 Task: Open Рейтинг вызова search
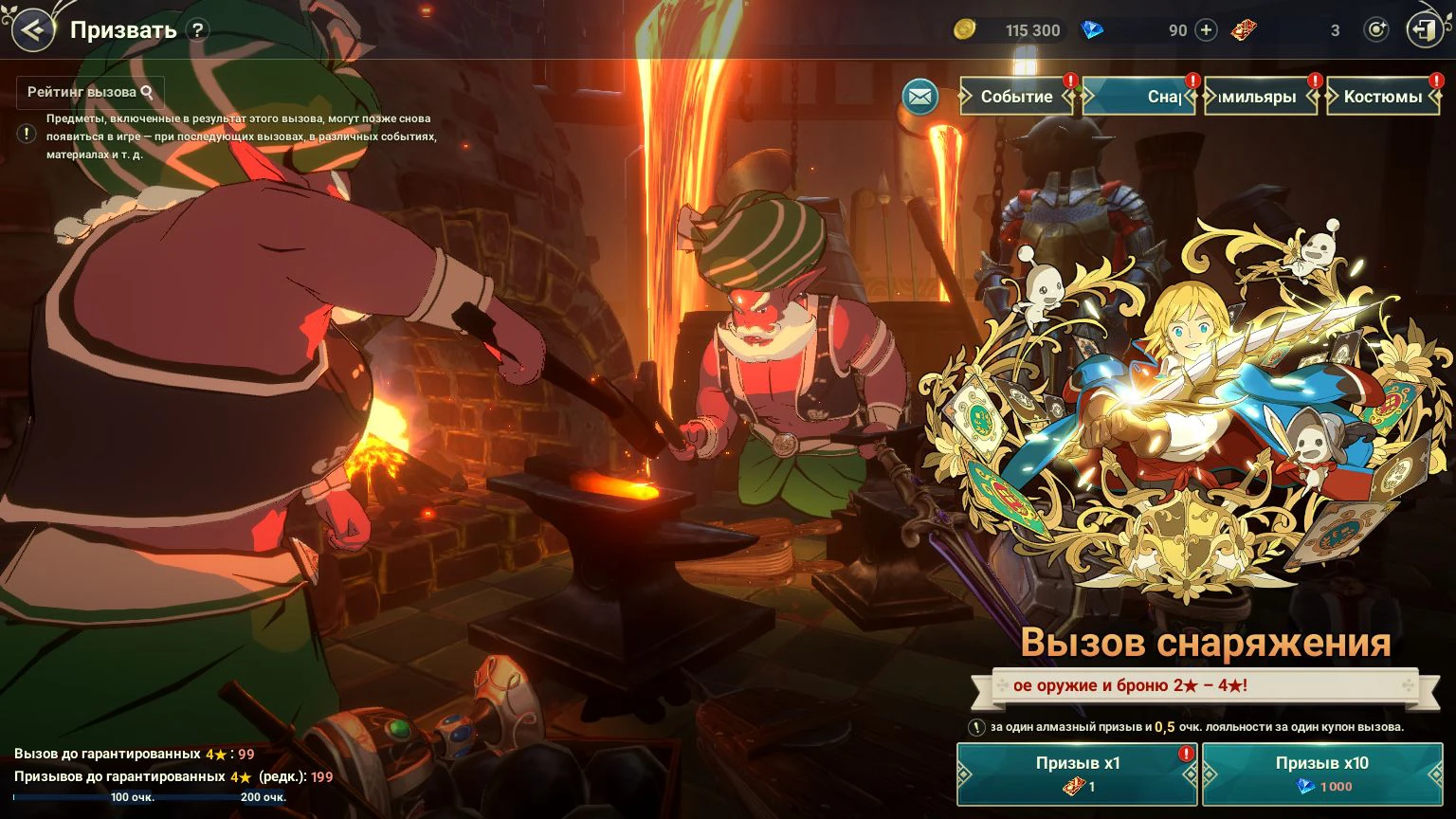[x=90, y=92]
